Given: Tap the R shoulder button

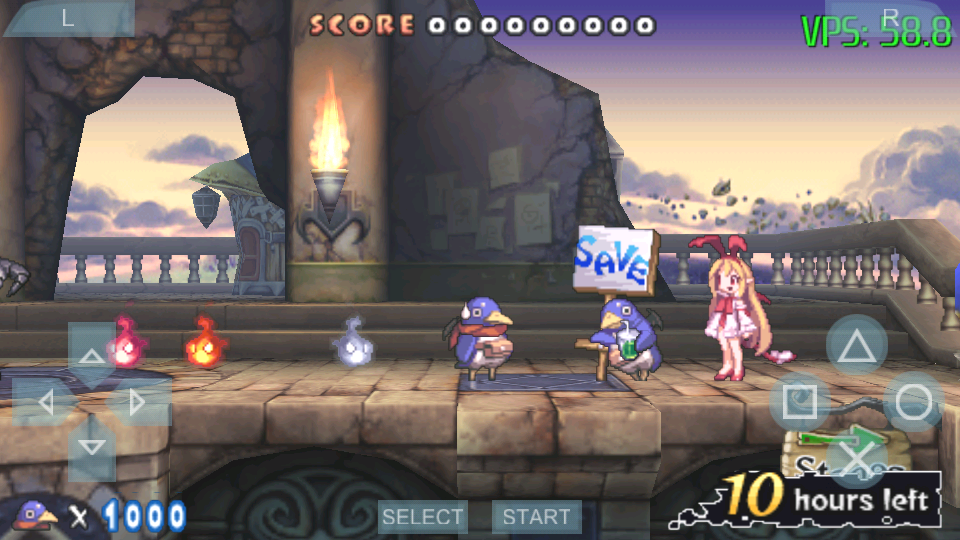Looking at the screenshot, I should coord(890,18).
